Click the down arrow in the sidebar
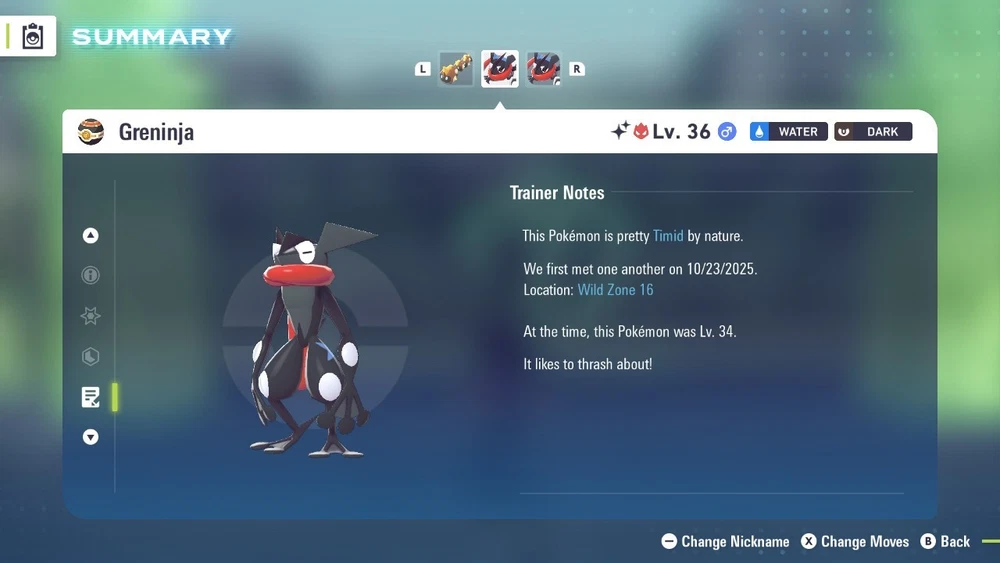Image resolution: width=1000 pixels, height=563 pixels. click(91, 437)
